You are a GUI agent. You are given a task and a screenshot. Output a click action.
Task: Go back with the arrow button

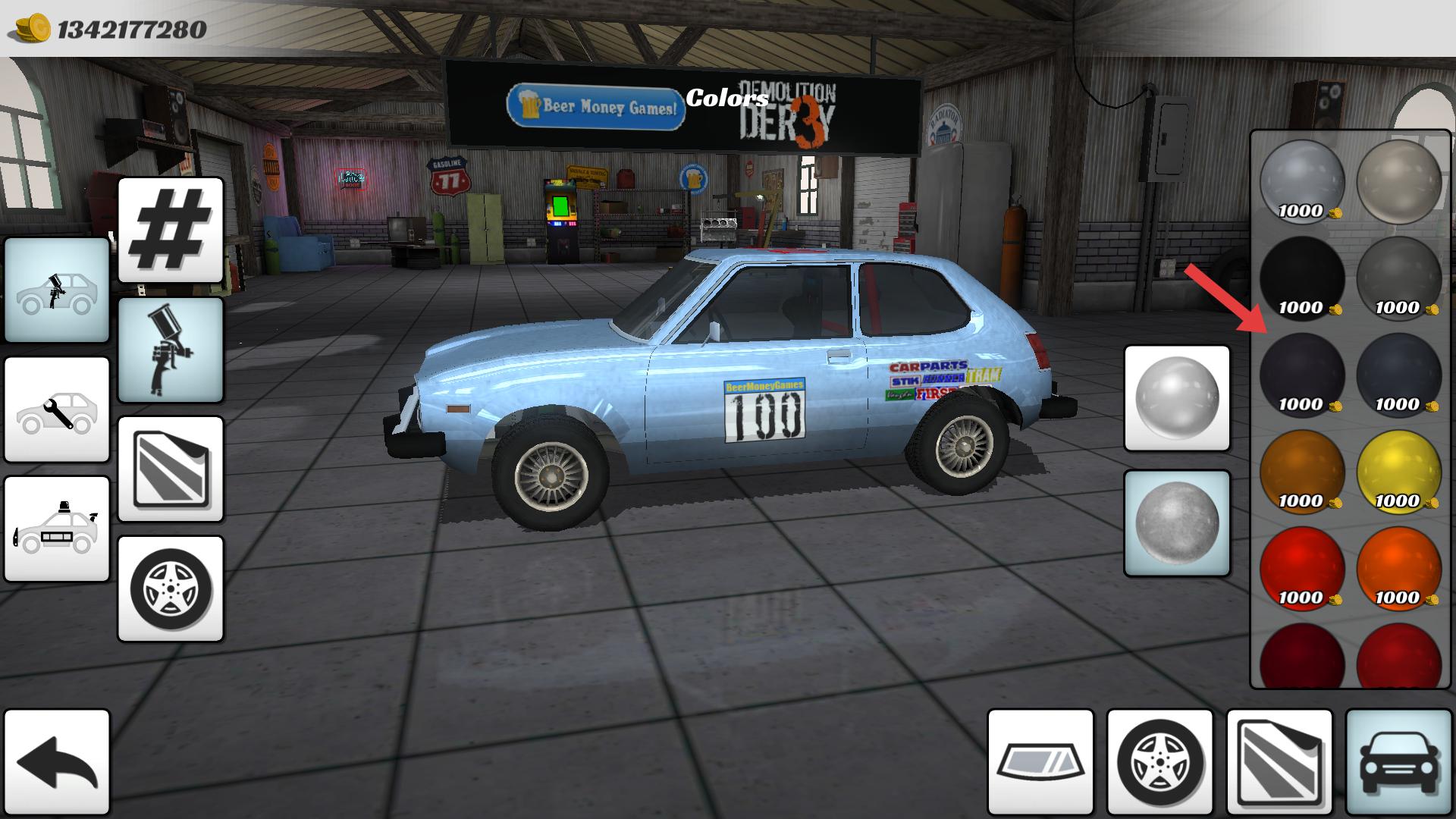coord(57,763)
